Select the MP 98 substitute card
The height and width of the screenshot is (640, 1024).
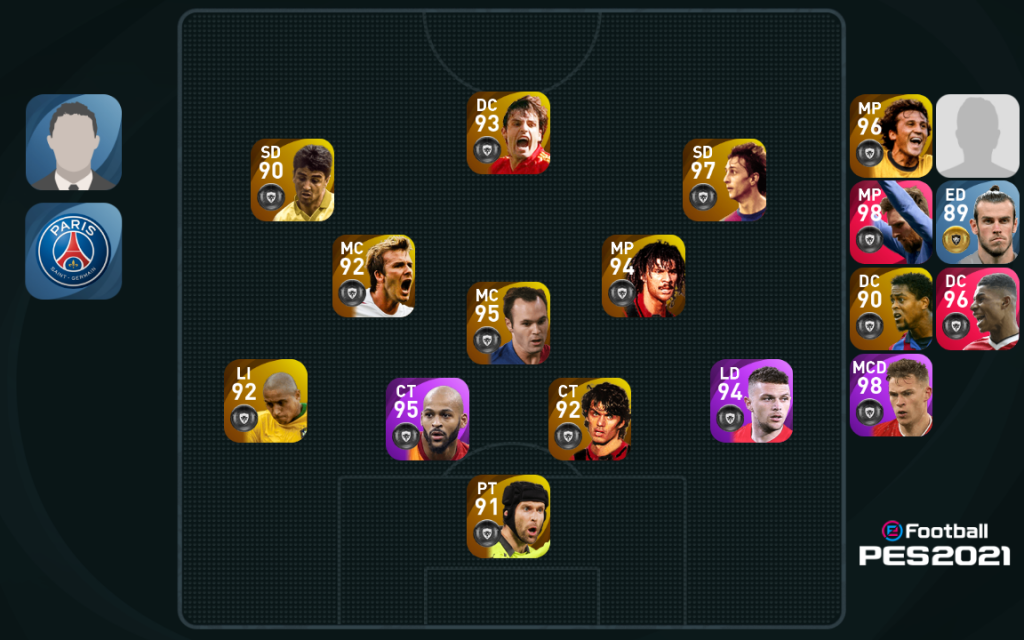[x=891, y=222]
